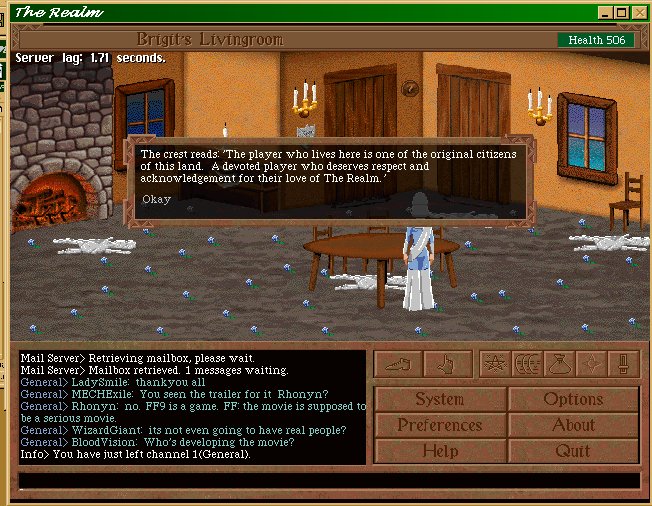Open the System menu
This screenshot has height=506, width=652.
click(x=439, y=399)
